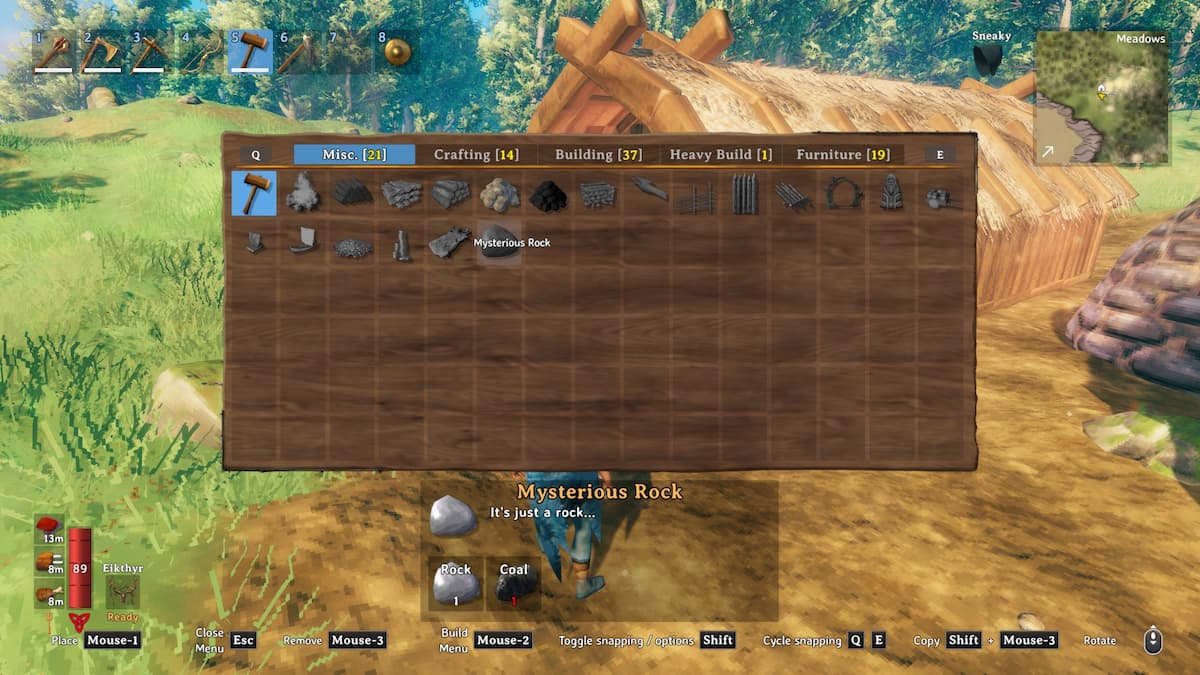
Task: Choose the black coal pile piece
Action: point(548,194)
